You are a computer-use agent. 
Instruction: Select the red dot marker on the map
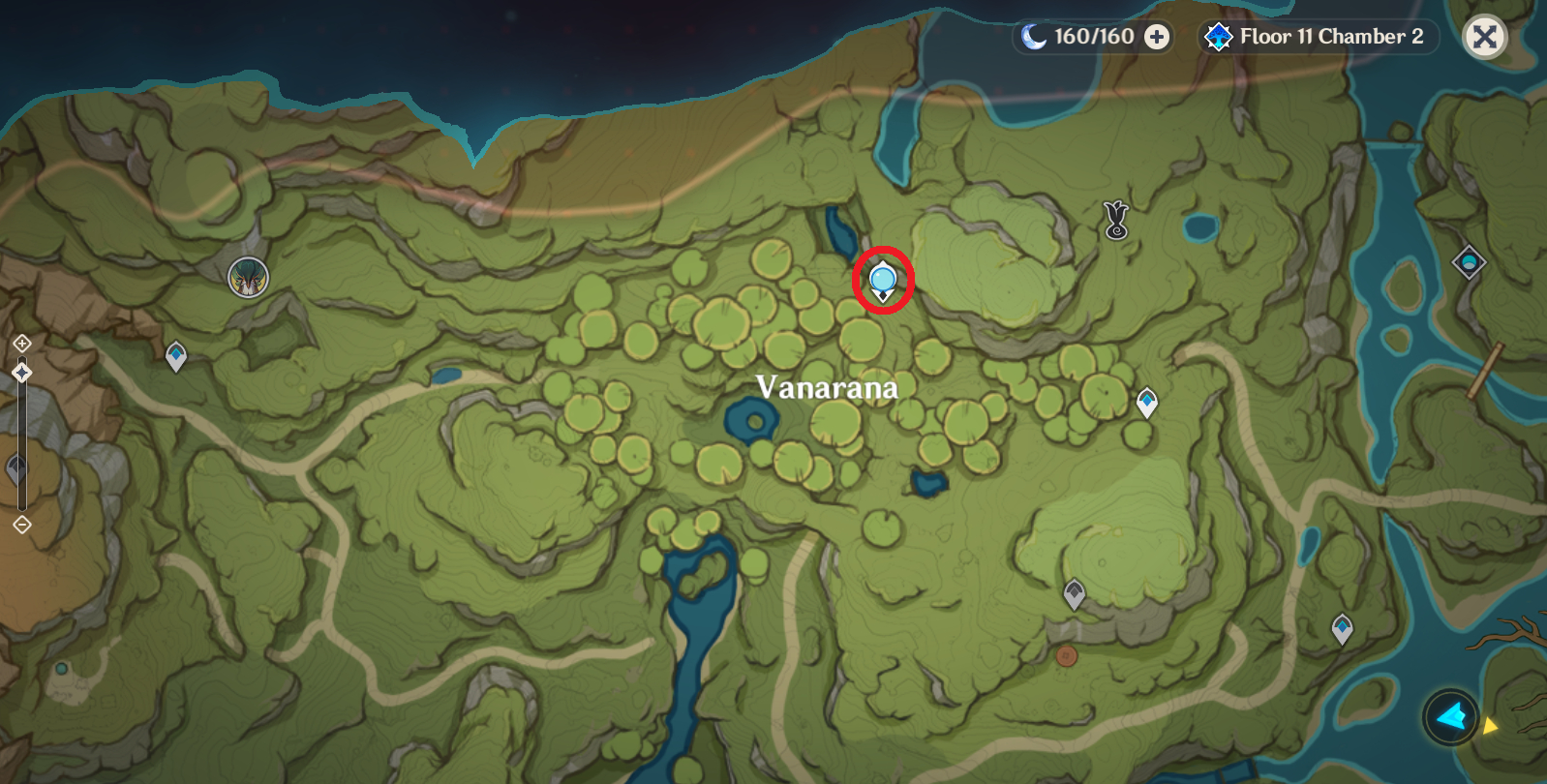[x=1069, y=656]
